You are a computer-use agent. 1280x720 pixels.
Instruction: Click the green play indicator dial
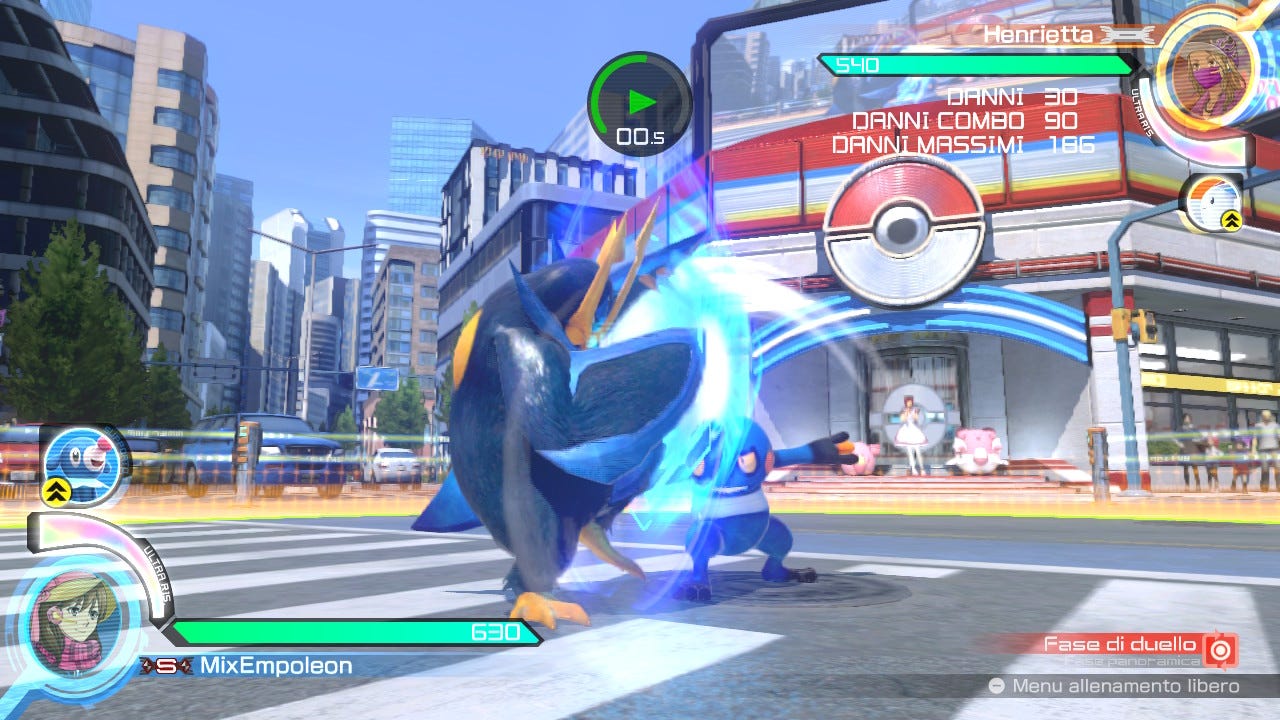click(640, 103)
